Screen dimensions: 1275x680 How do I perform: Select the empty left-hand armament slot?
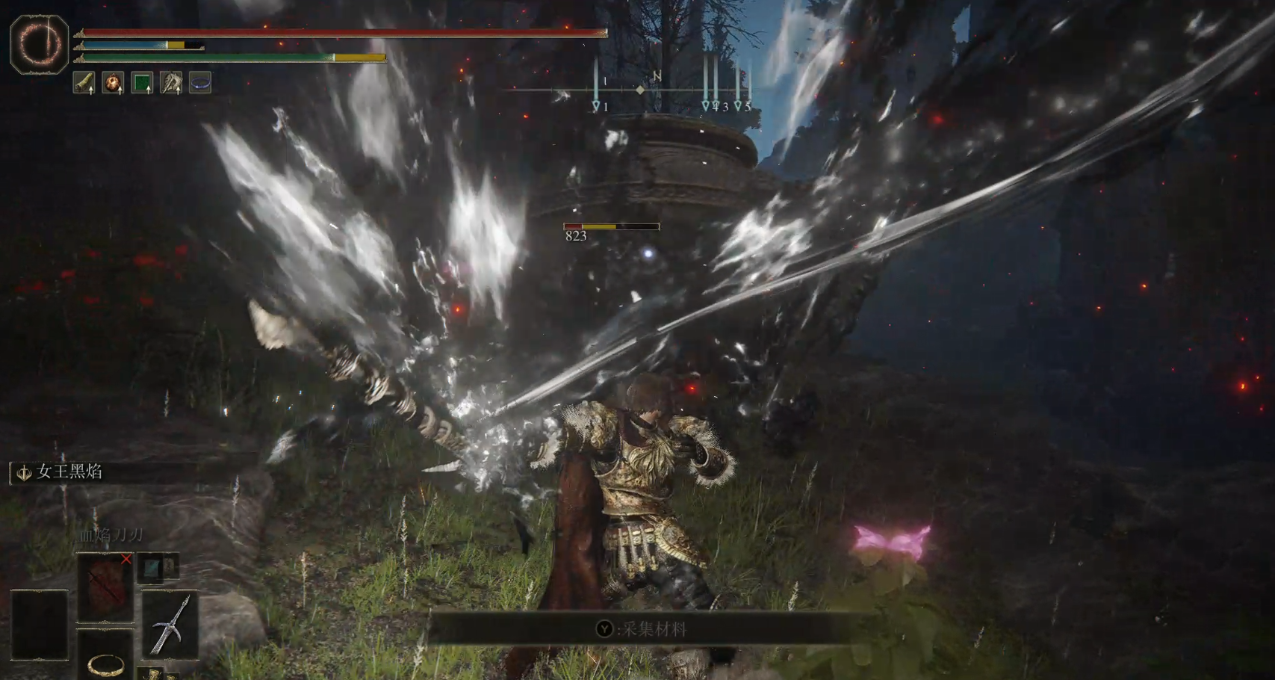pos(39,624)
